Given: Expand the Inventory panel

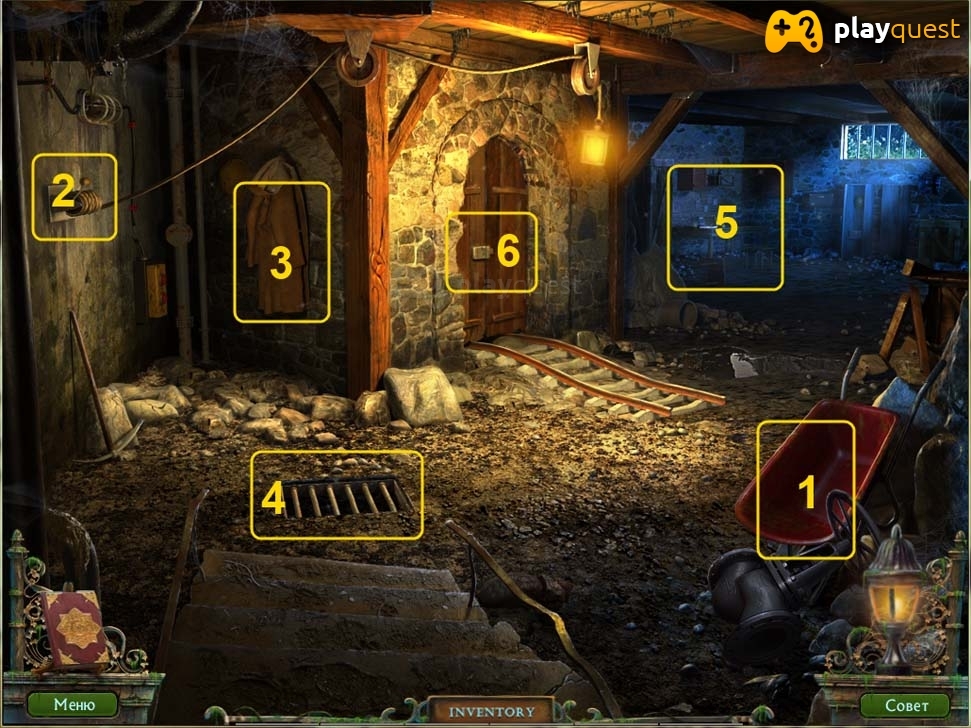Looking at the screenshot, I should 491,711.
